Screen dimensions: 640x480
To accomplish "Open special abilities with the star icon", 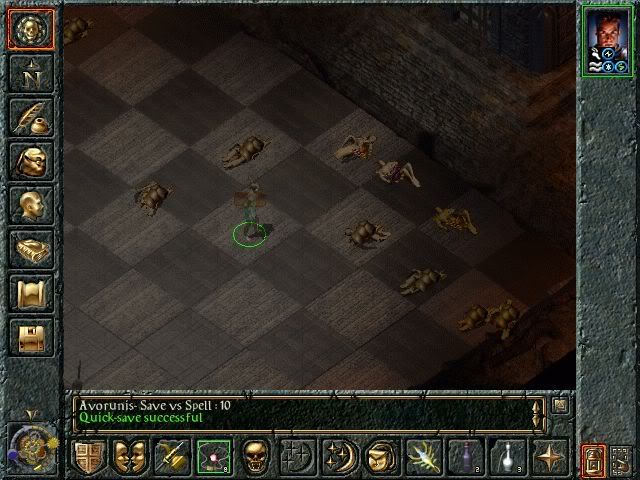I will (549, 457).
